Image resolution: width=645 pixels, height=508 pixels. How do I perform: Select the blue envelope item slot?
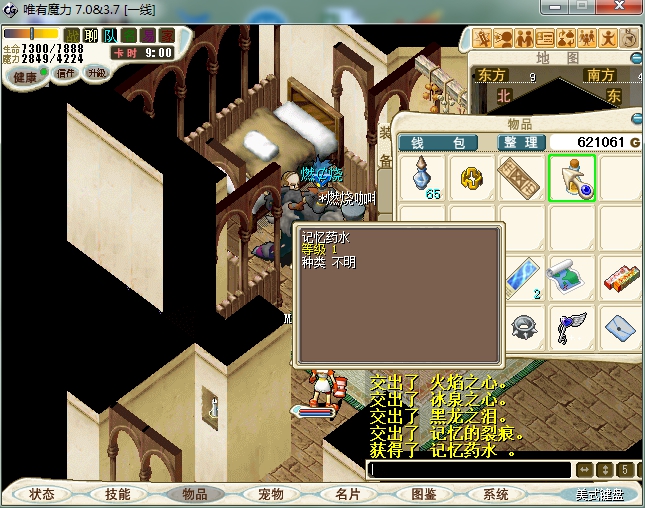click(620, 325)
